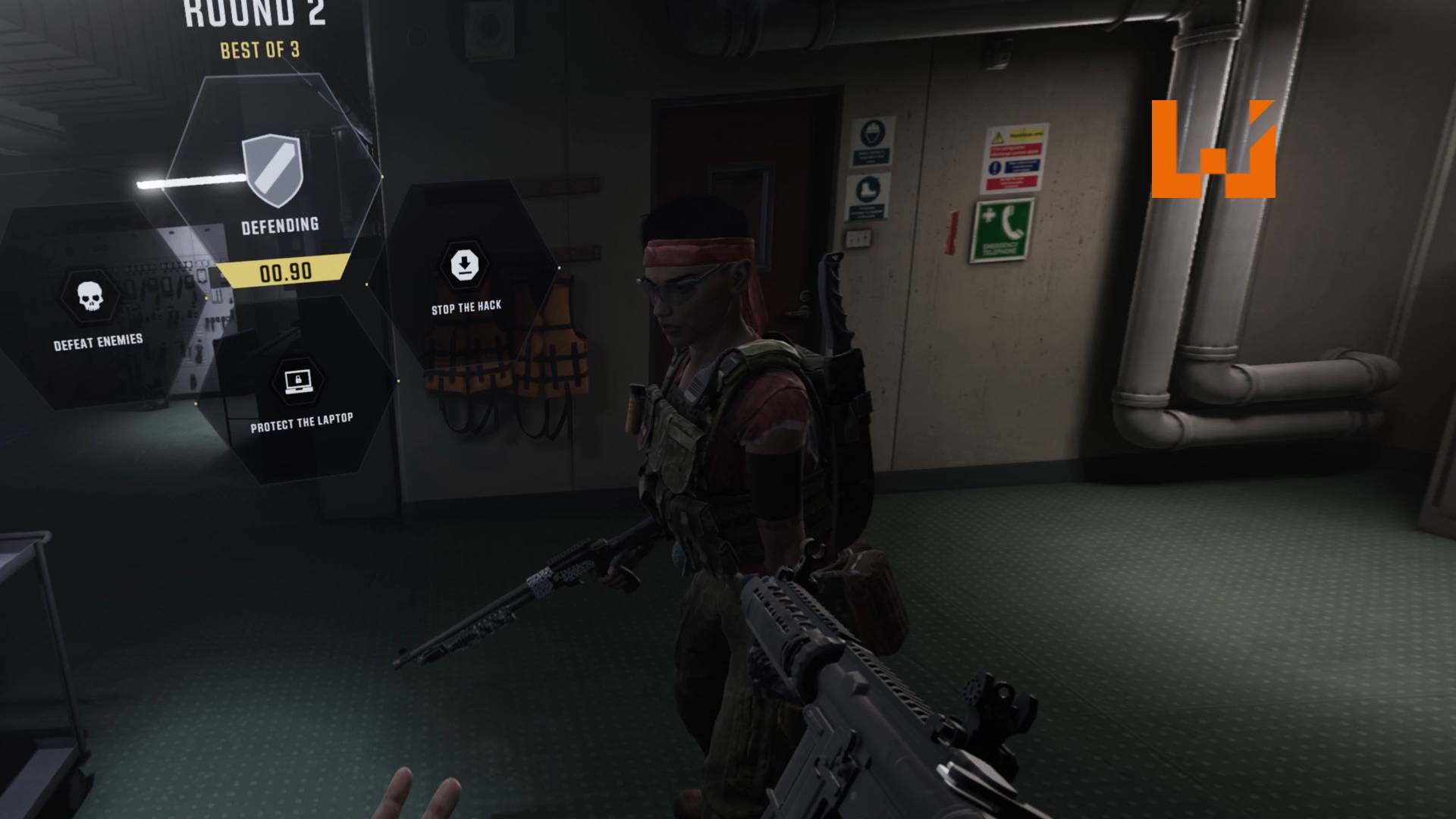
Task: Select the Defeat Enemies skull objective
Action: coord(90,297)
